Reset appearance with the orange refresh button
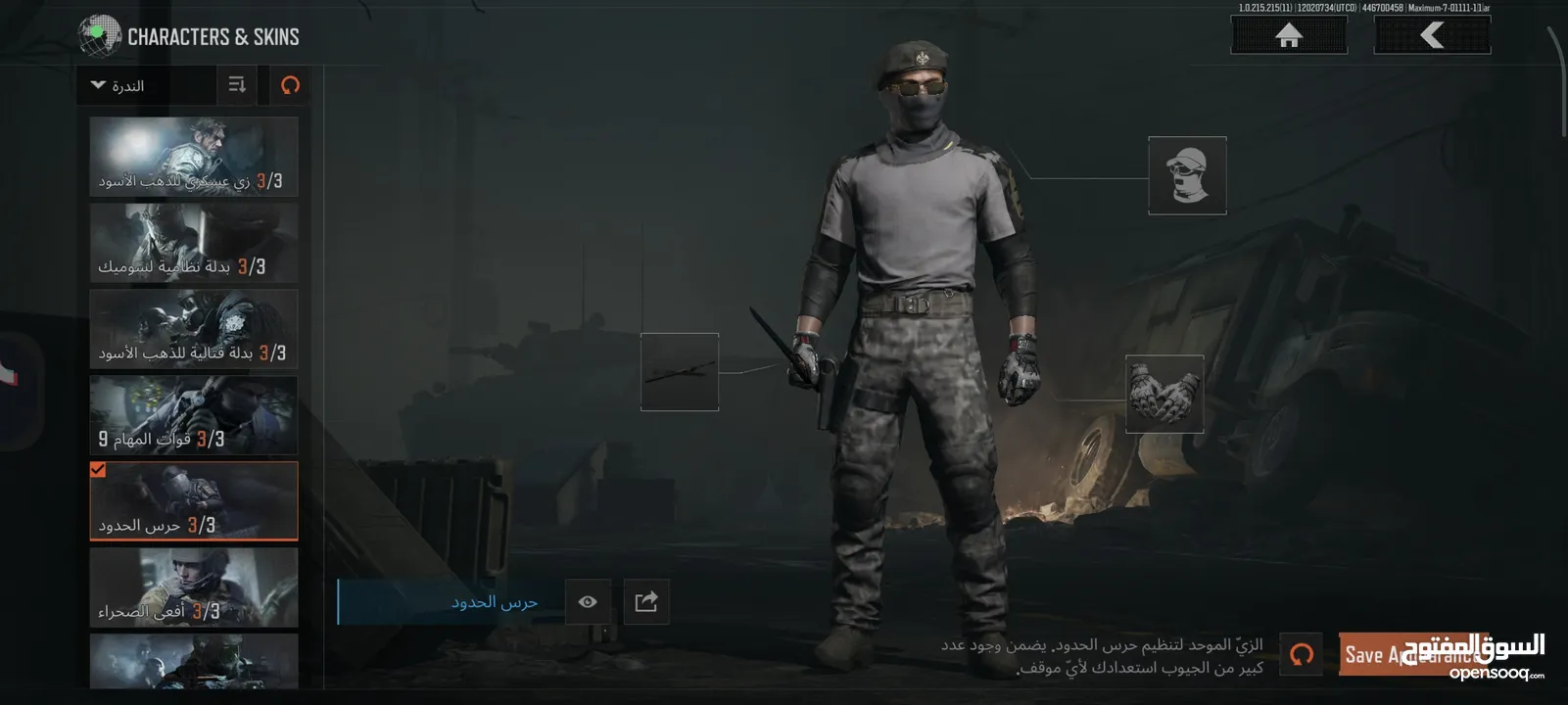This screenshot has width=1568, height=705. (1302, 654)
